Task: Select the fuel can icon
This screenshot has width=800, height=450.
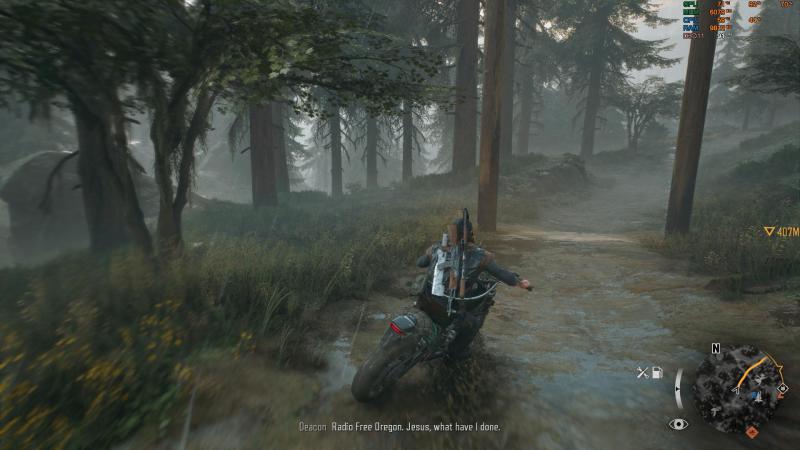Action: point(657,373)
